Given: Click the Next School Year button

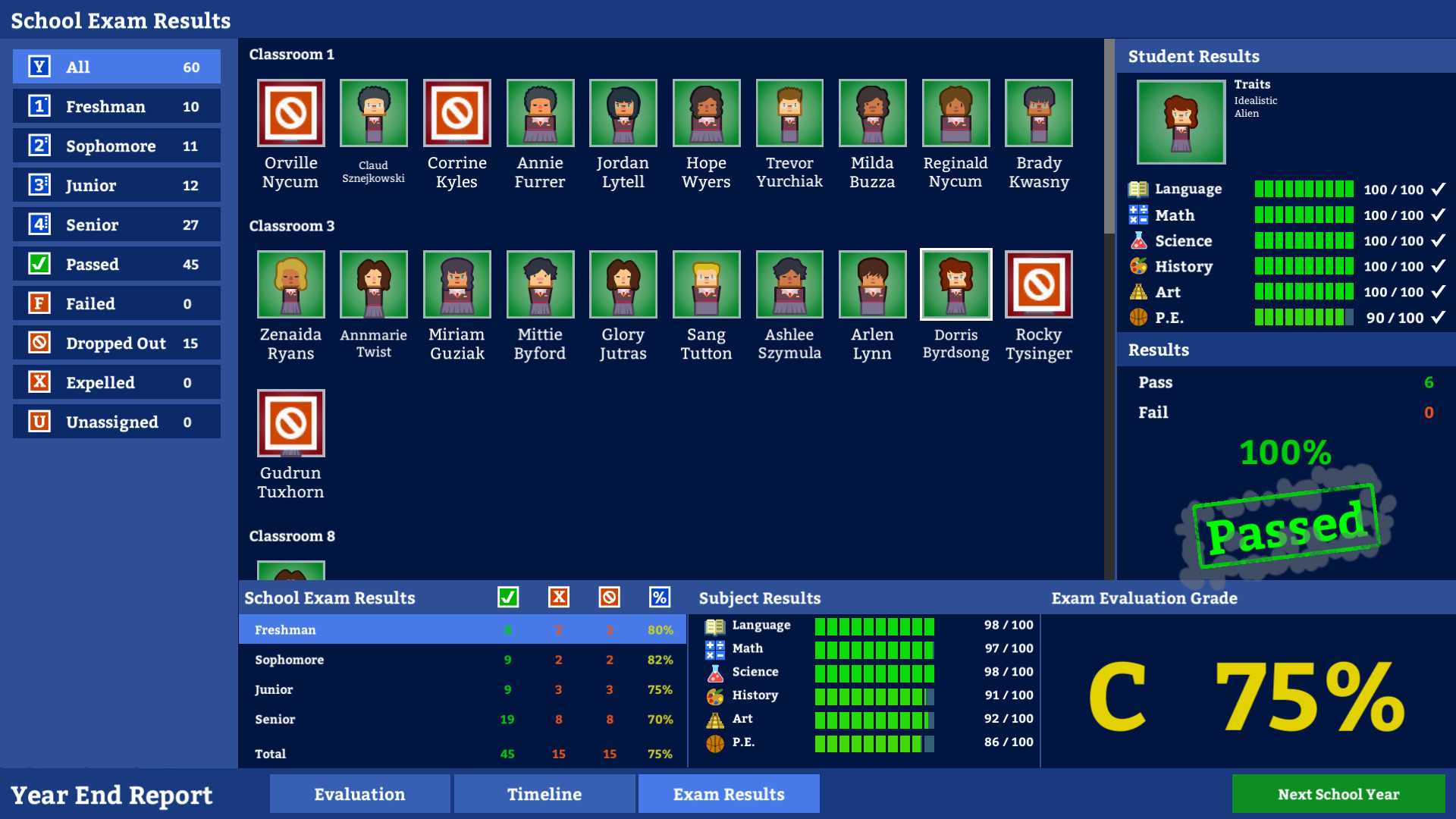Looking at the screenshot, I should (x=1338, y=794).
